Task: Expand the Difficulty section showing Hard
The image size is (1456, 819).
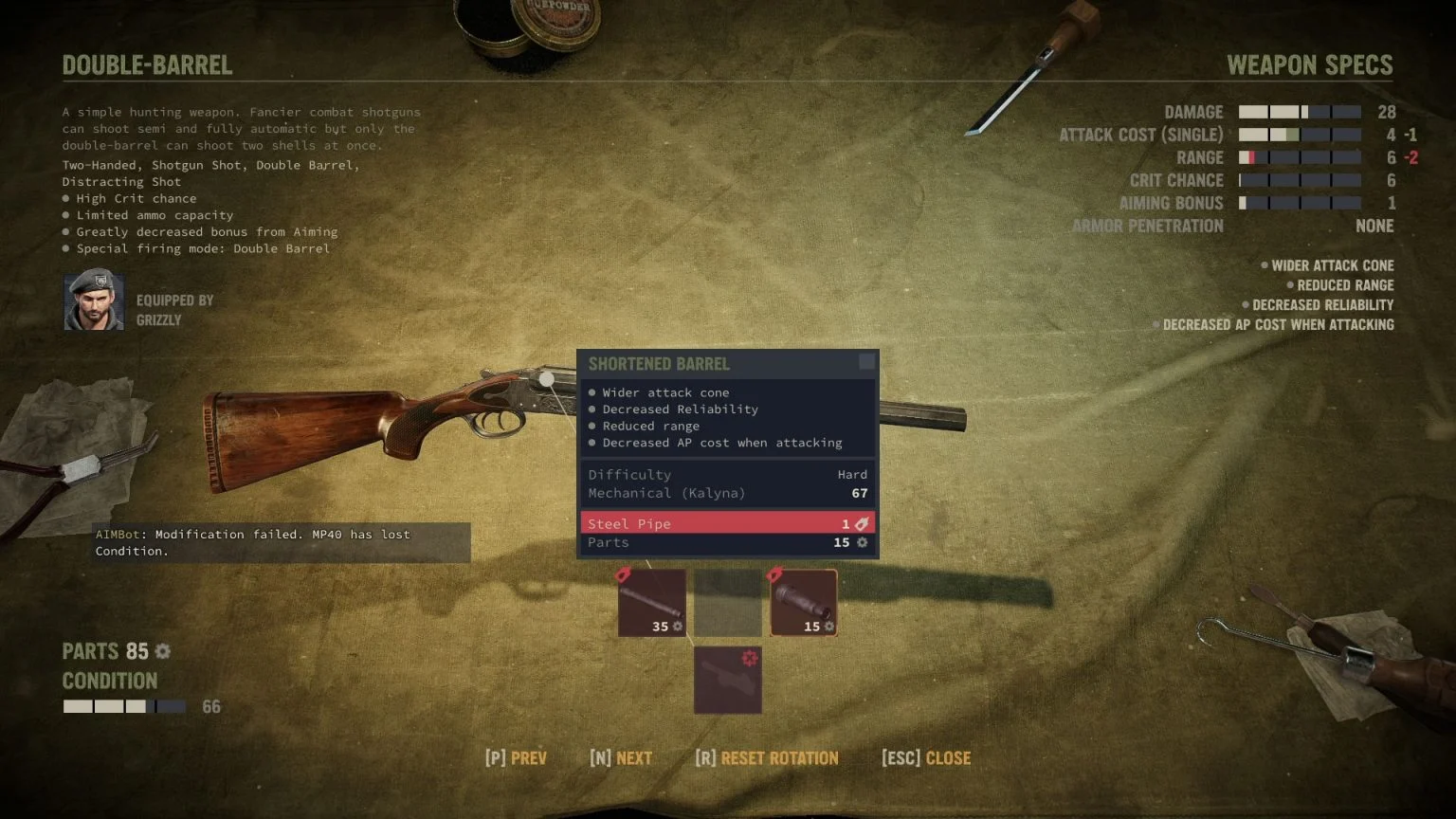Action: pyautogui.click(x=726, y=474)
